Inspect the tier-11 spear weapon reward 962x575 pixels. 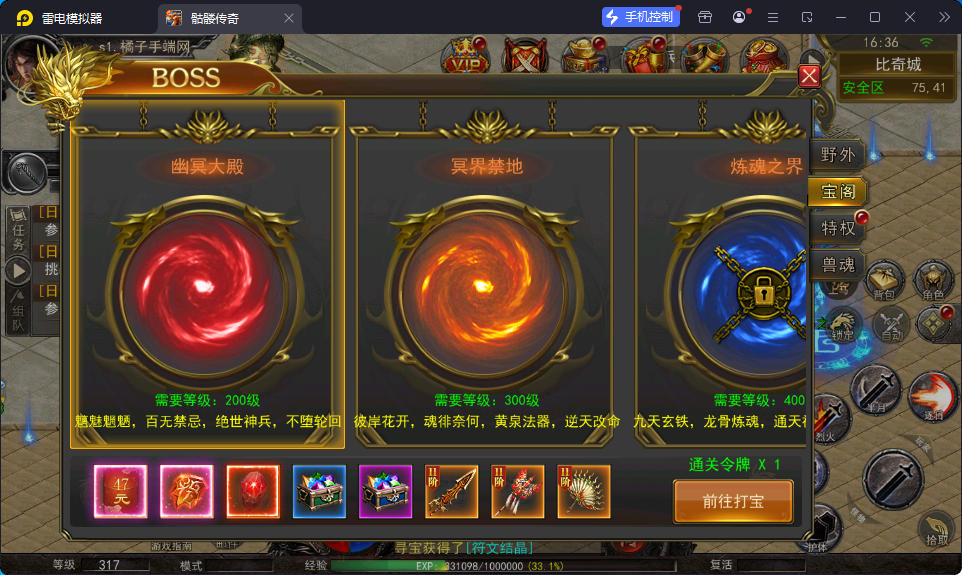[x=451, y=491]
